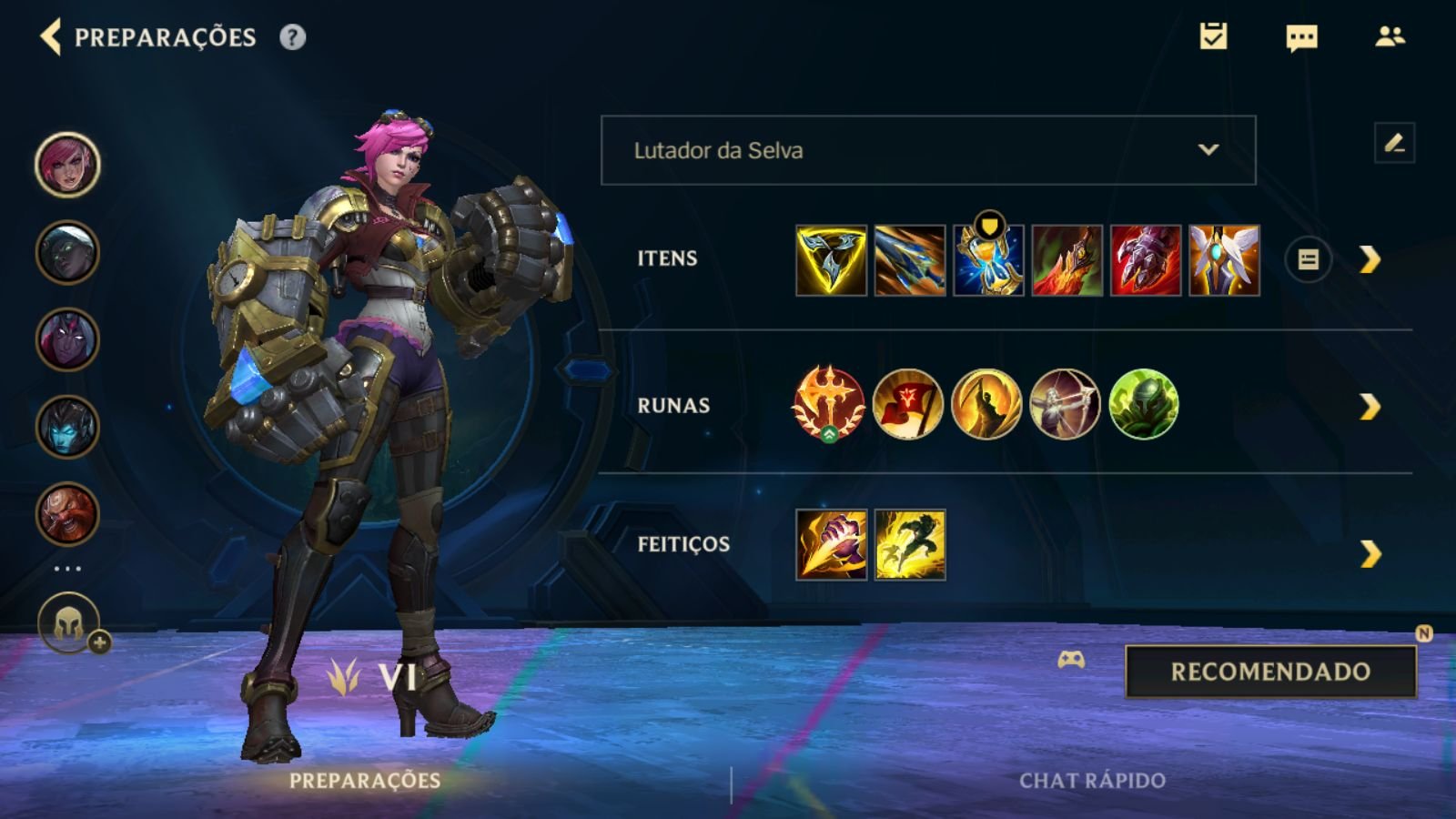Open the help question mark icon

[292, 37]
